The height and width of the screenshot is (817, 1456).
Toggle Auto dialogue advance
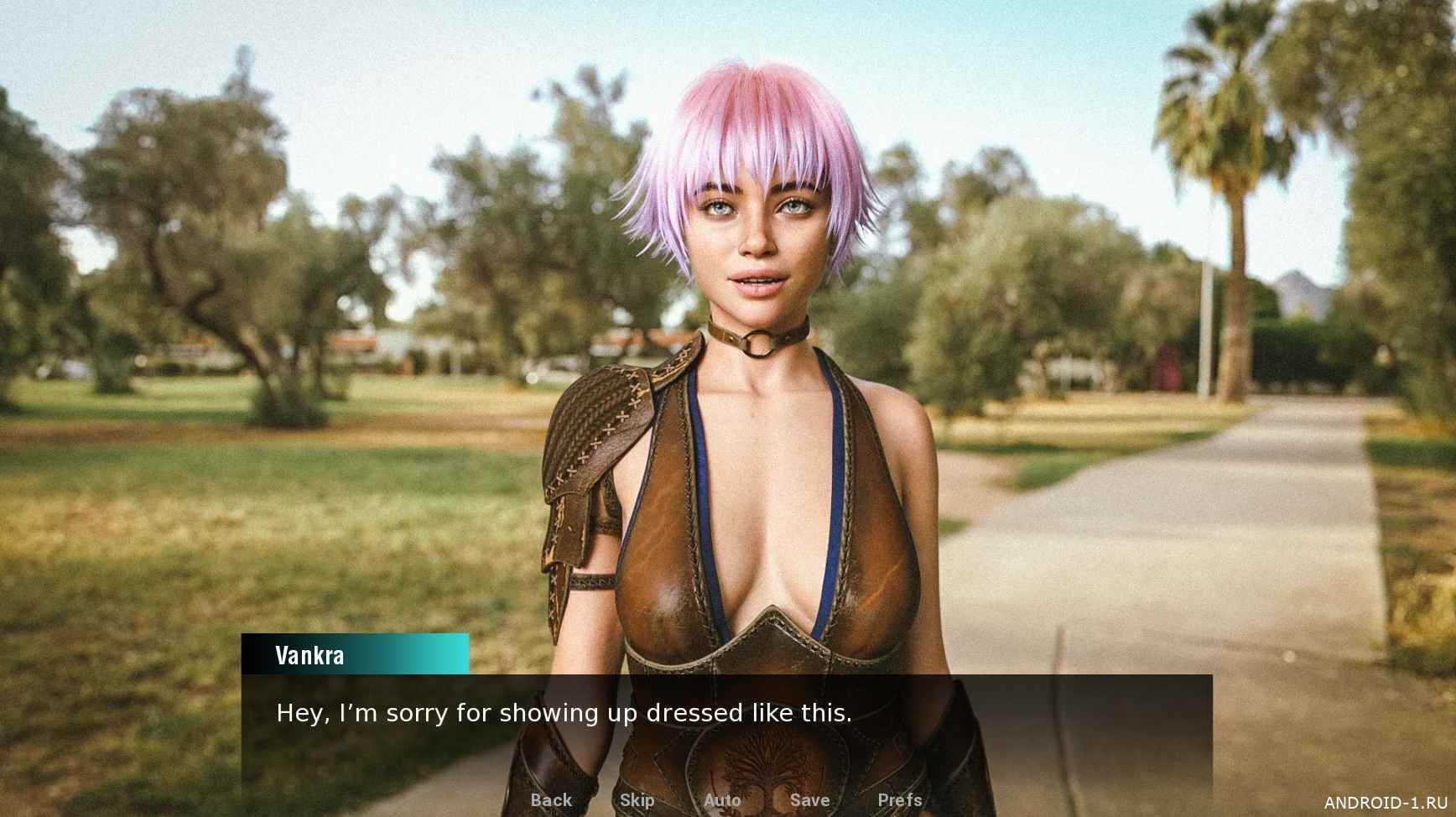point(722,800)
